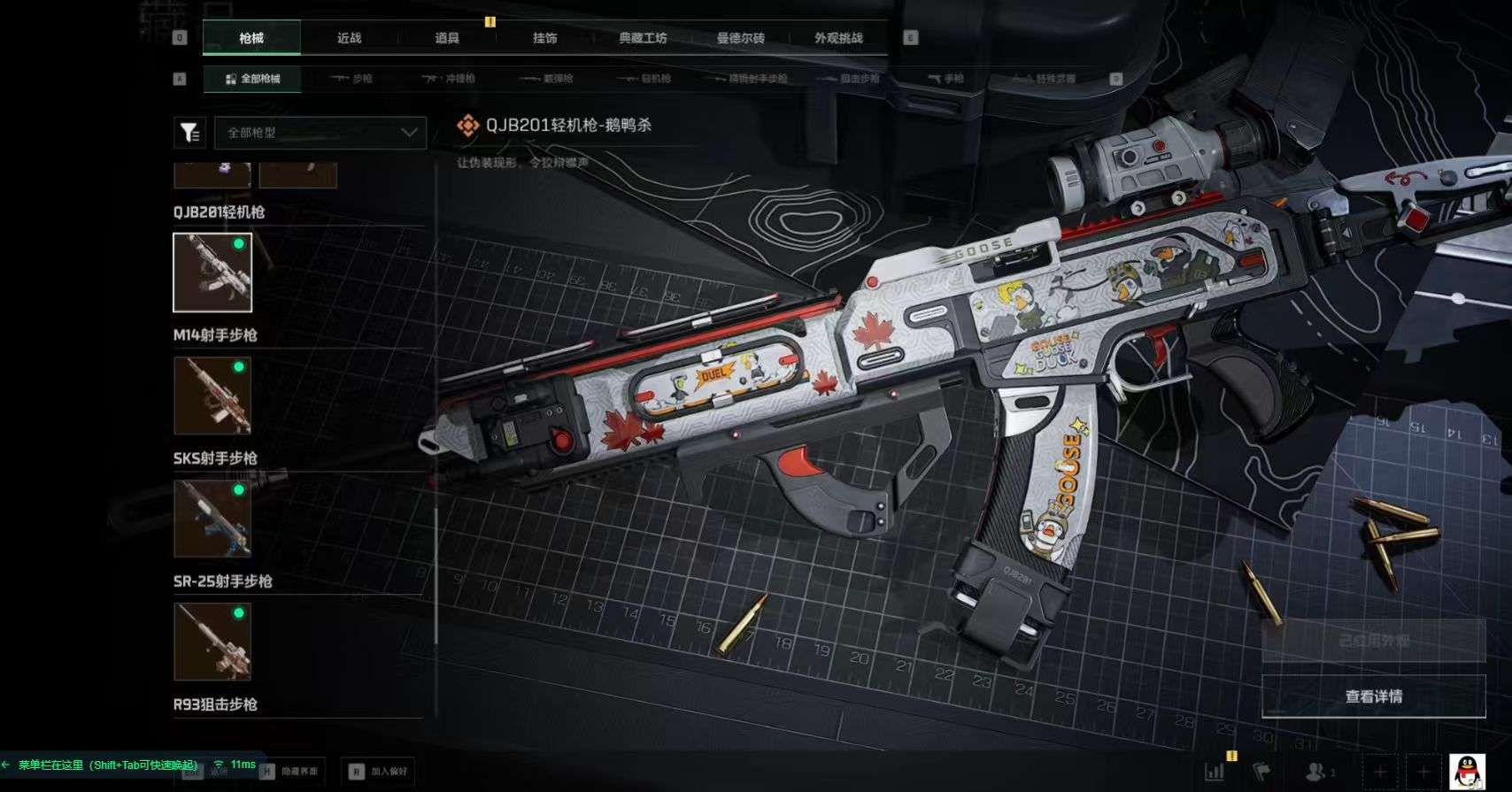The width and height of the screenshot is (1512, 792).
Task: Select the 挂饰 tab
Action: tap(544, 38)
